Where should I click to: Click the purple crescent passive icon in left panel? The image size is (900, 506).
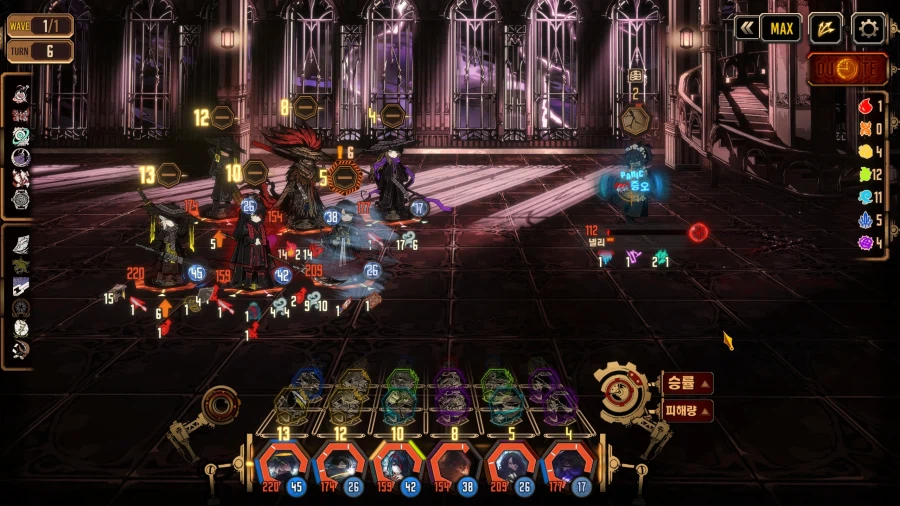click(21, 157)
